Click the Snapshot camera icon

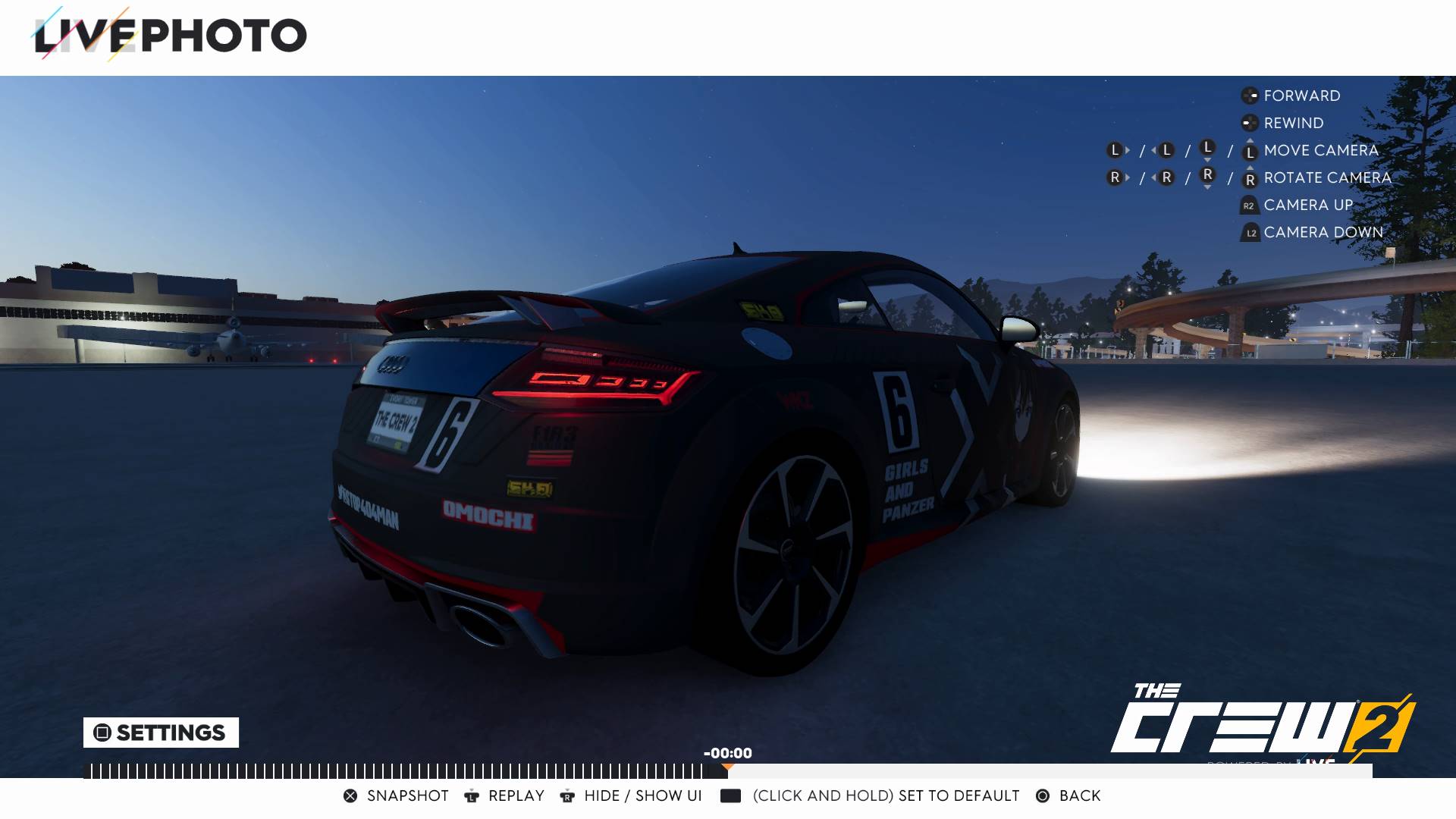click(x=351, y=795)
